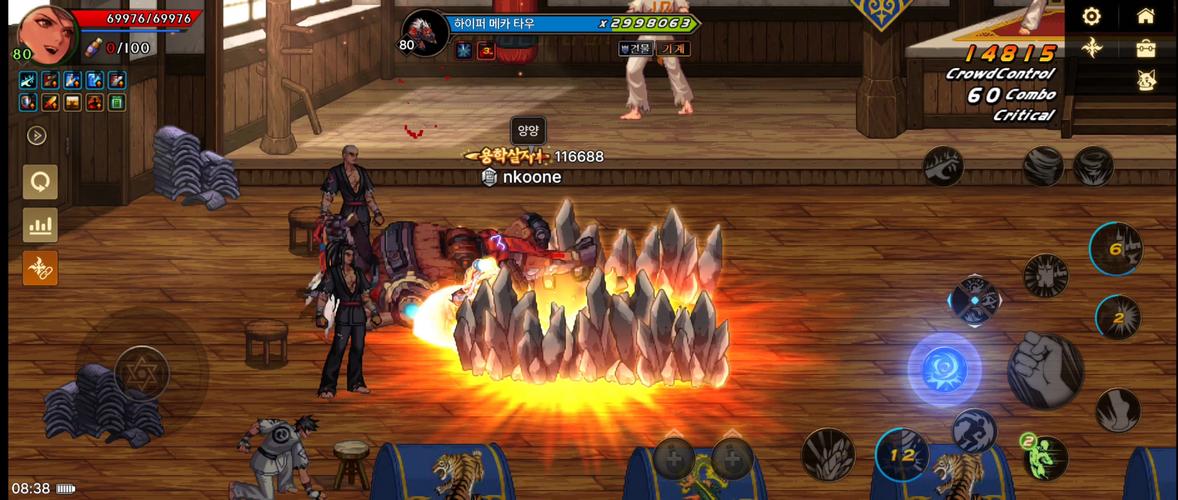Tap the character portrait avatar
This screenshot has height=500, width=1178.
tap(43, 31)
